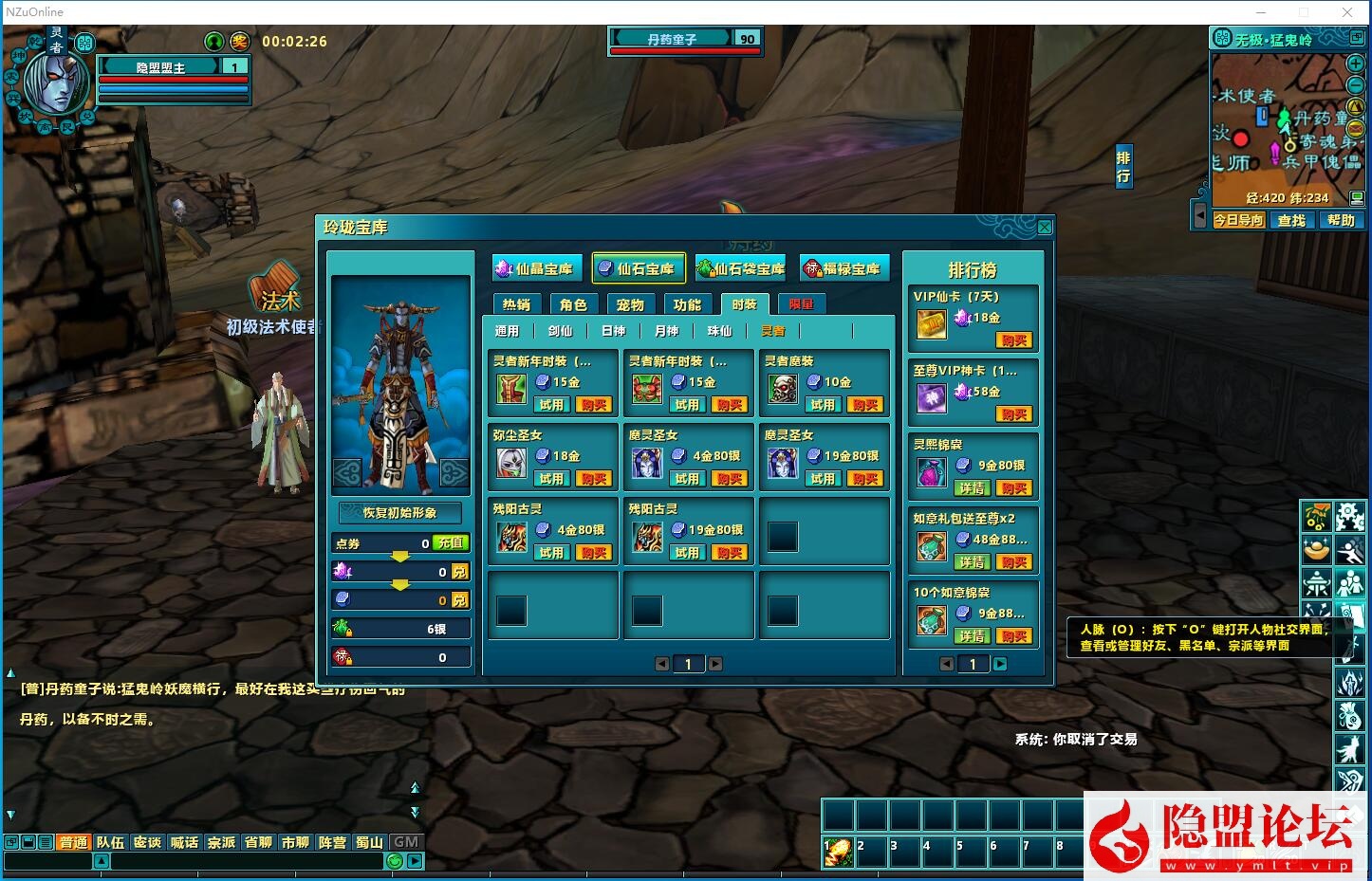Purchase the VIP仙卡 (7天) from ranking
The image size is (1372, 881).
1013,340
